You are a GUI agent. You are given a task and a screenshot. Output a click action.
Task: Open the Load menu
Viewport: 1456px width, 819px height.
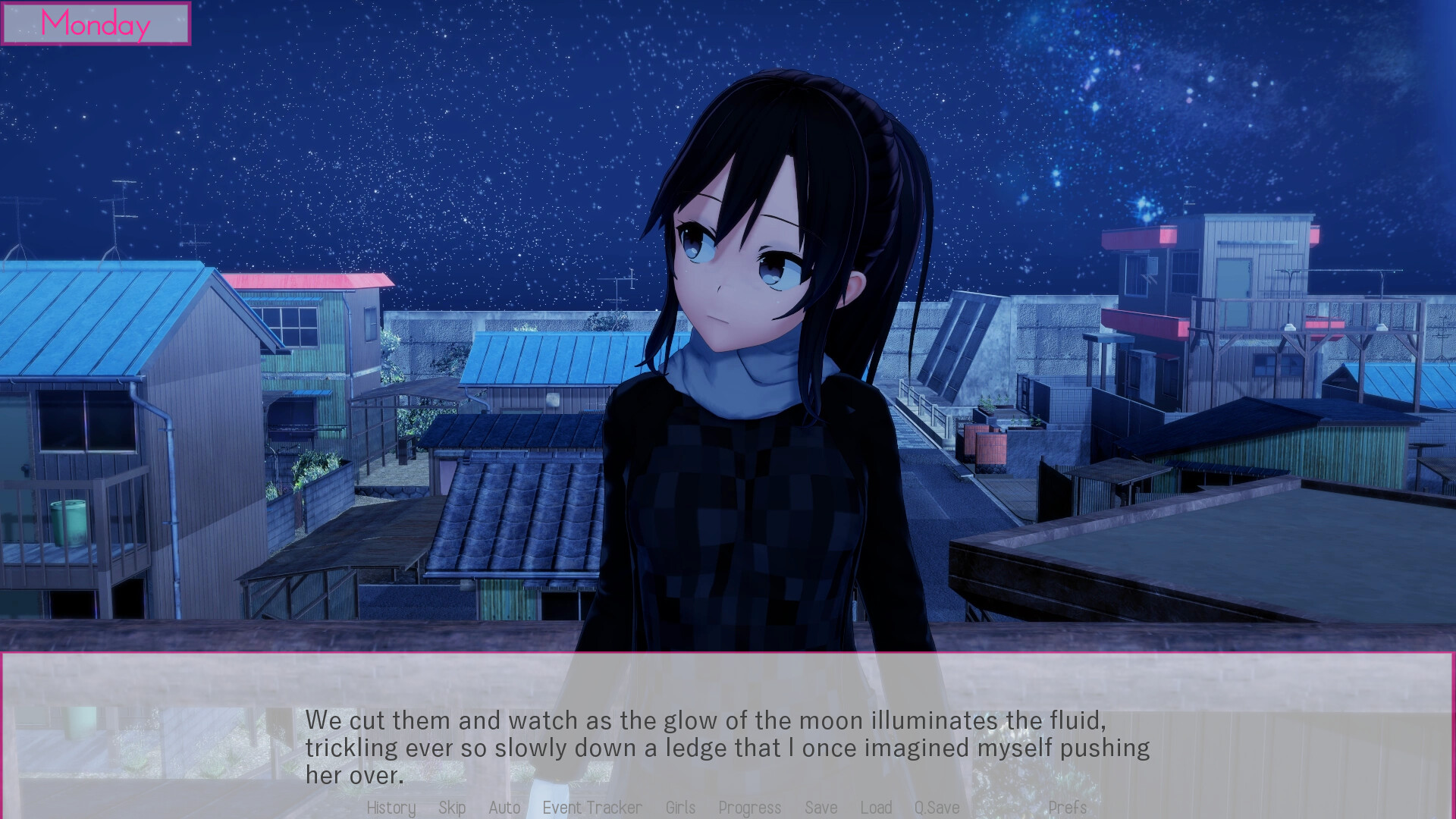point(876,808)
